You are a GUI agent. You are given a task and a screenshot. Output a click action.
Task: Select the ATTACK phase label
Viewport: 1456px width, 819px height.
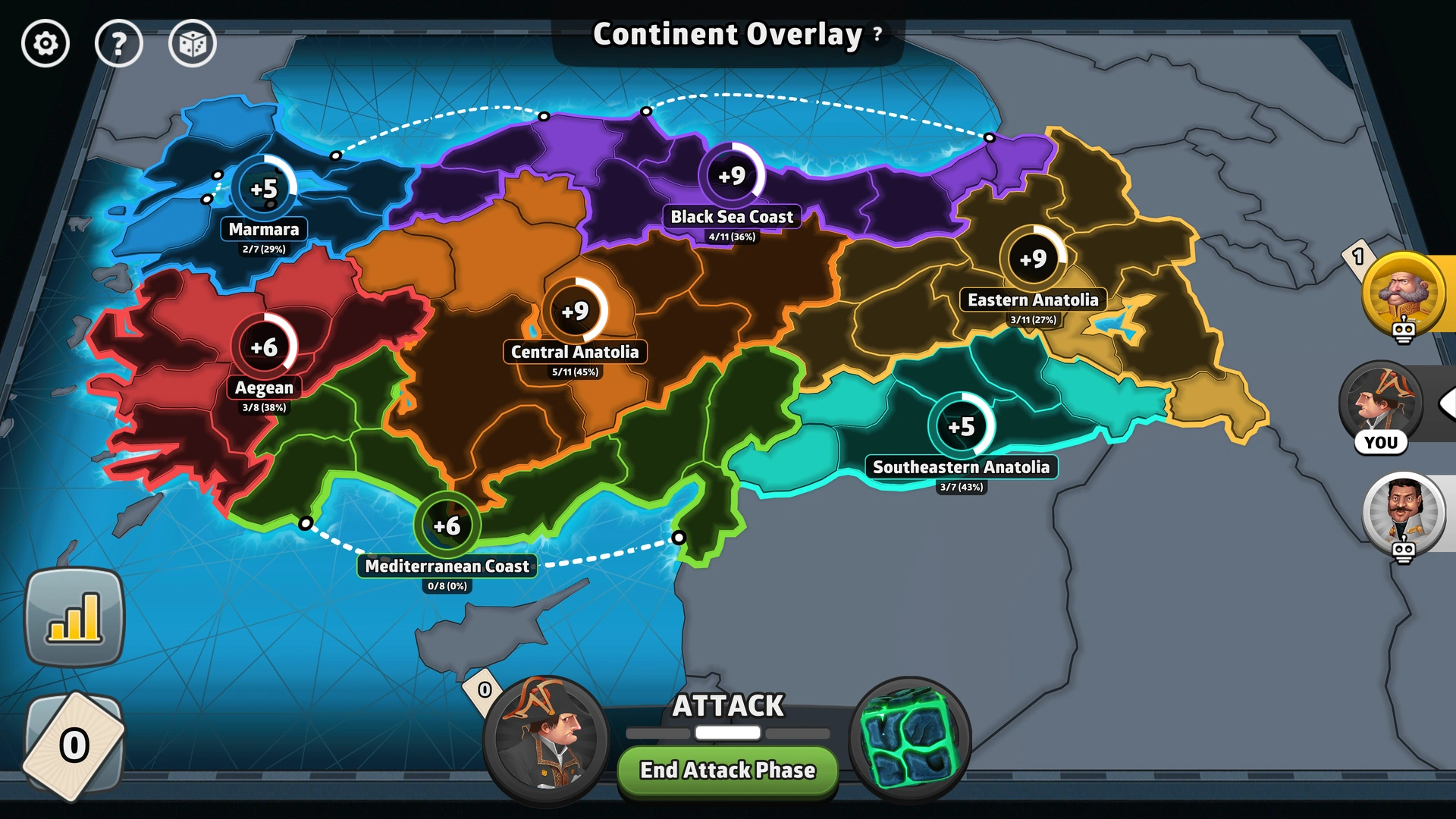726,706
